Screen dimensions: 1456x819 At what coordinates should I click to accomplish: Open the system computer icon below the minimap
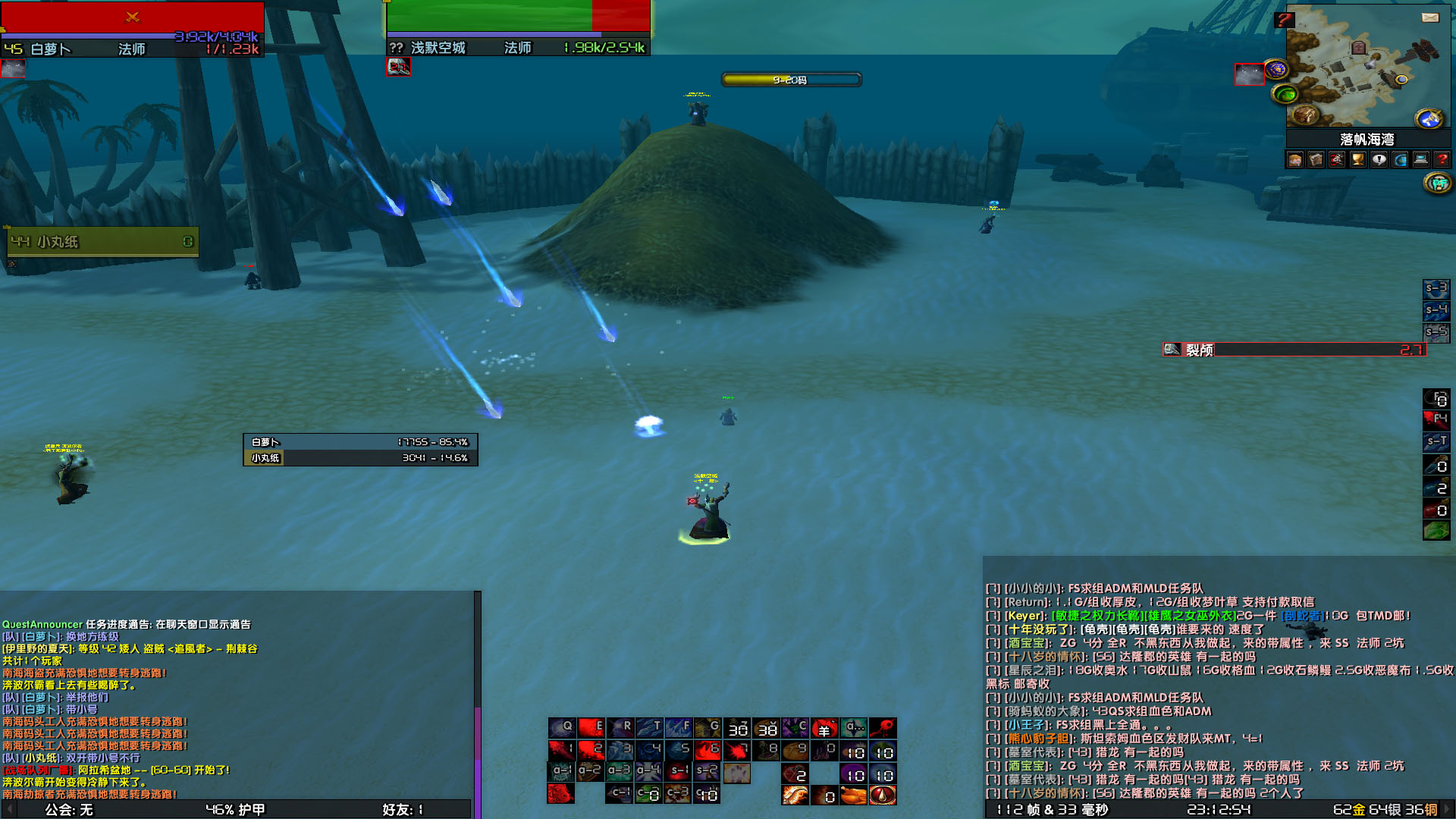(x=1421, y=159)
